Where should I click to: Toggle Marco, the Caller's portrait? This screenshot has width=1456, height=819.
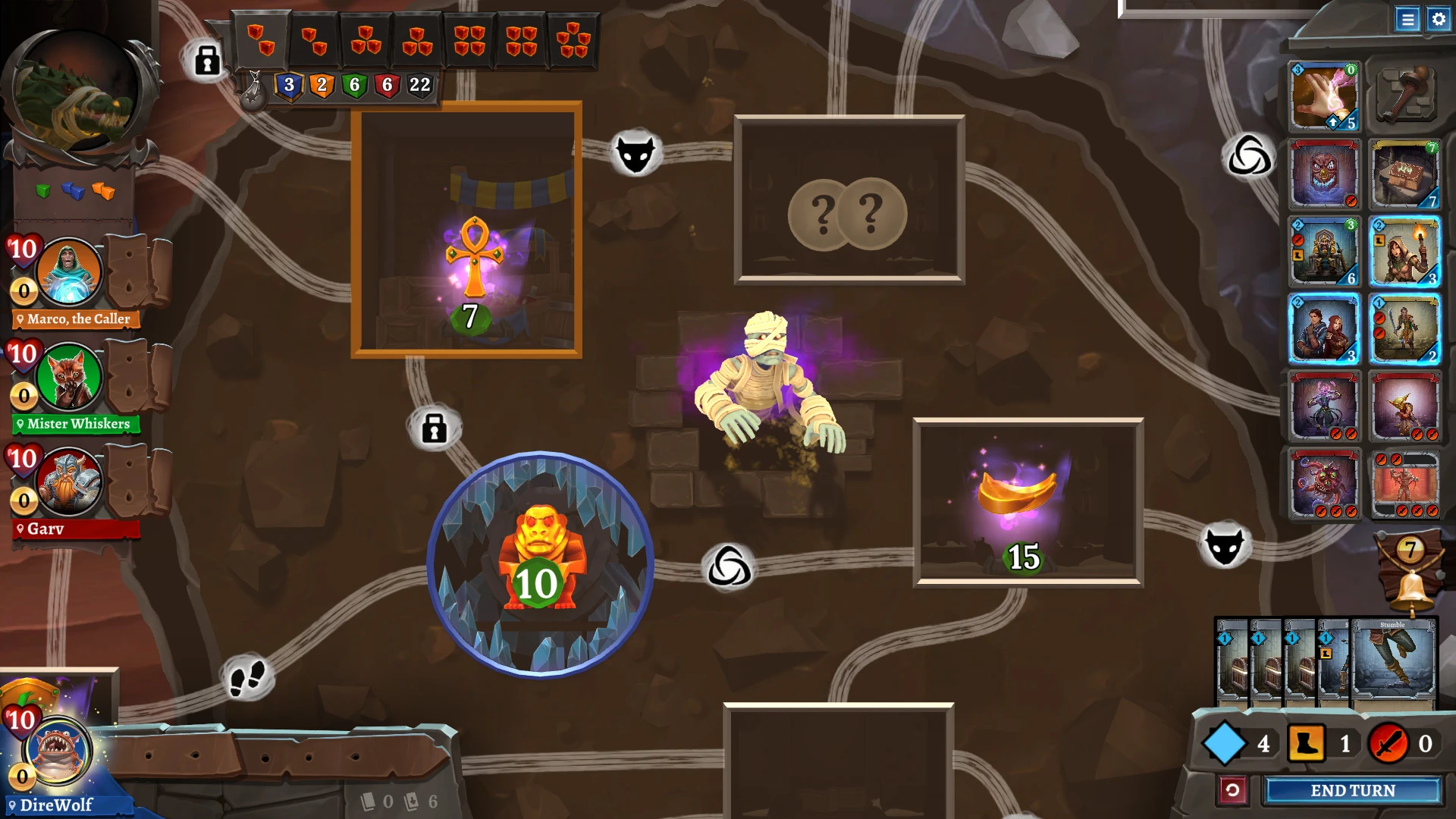point(68,275)
